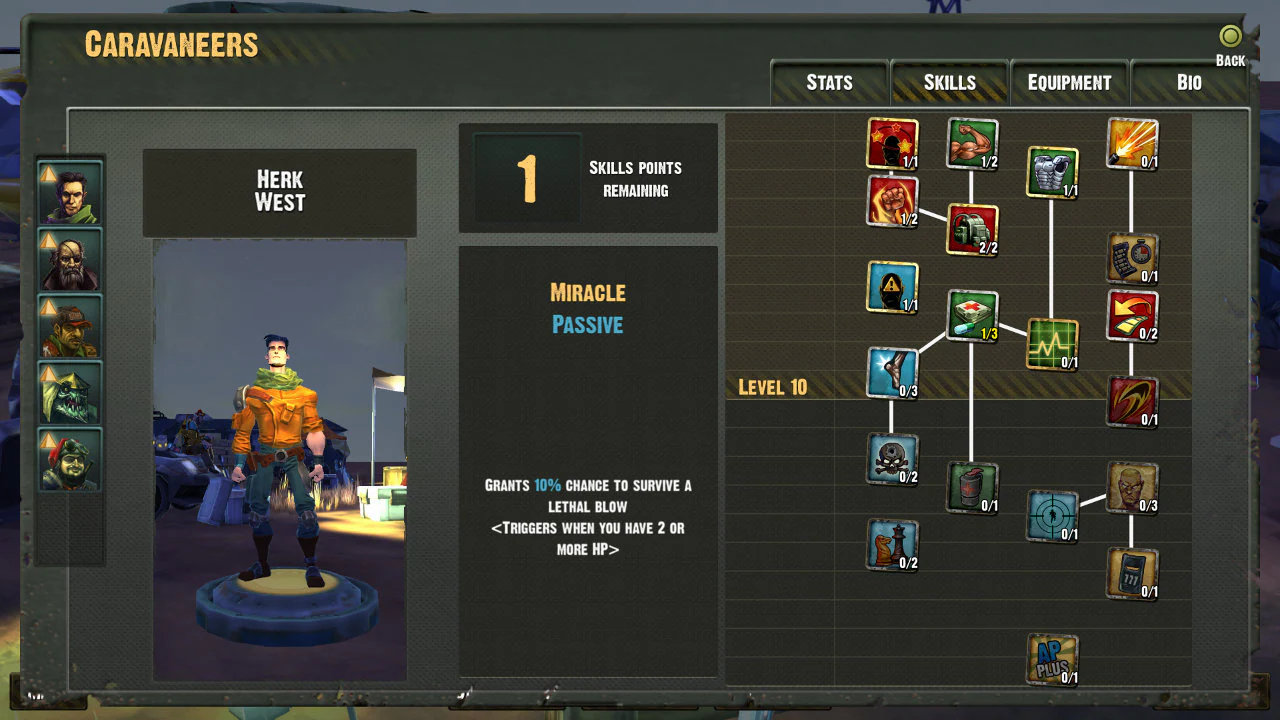This screenshot has height=720, width=1280.
Task: Open the AP Plus skill at bottom
Action: (x=1052, y=658)
